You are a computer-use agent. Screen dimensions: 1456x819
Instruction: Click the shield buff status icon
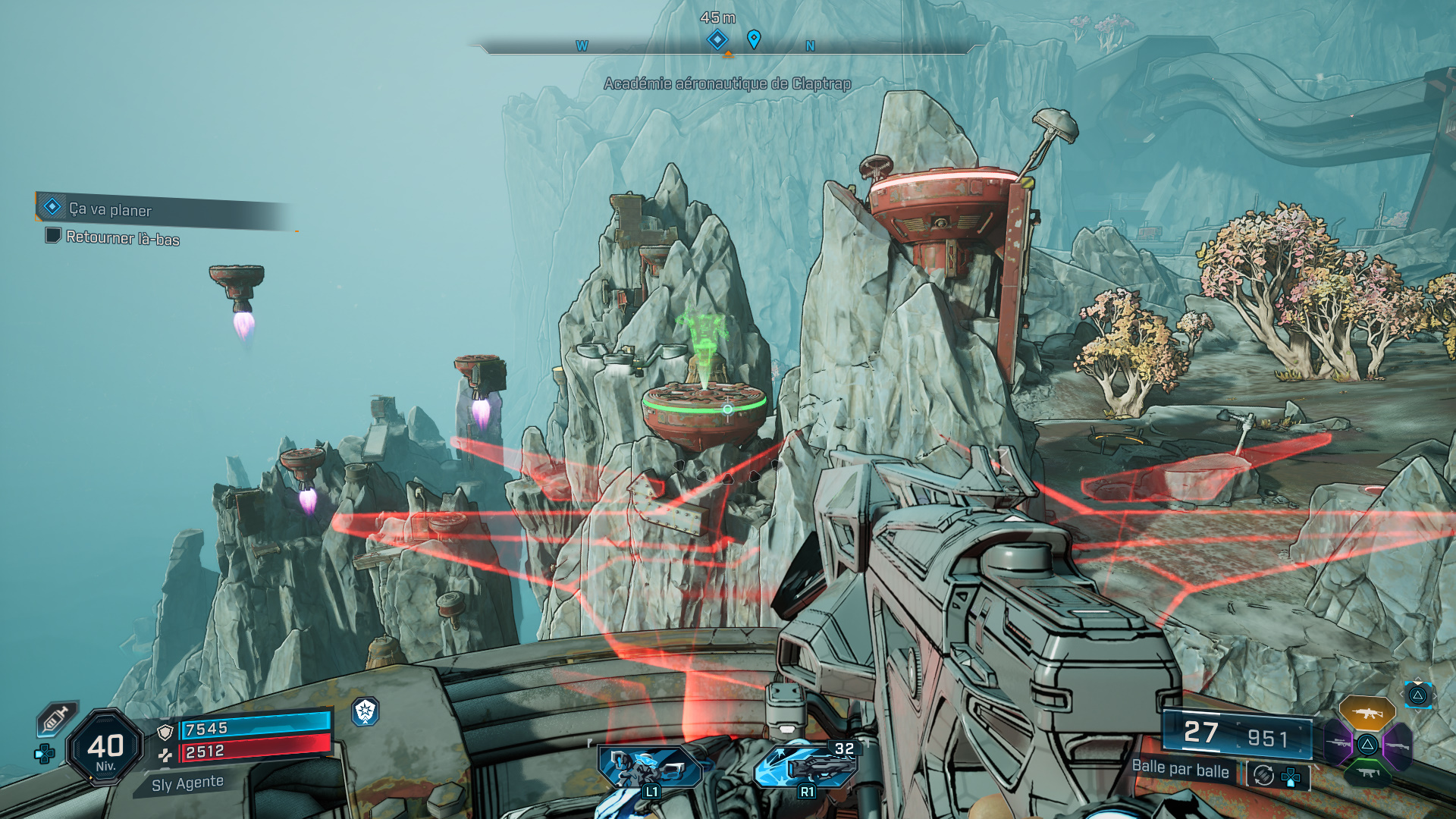point(366,711)
